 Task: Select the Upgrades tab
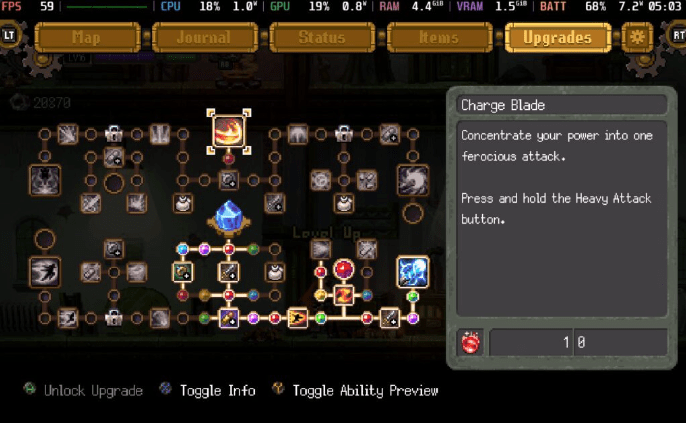[557, 38]
